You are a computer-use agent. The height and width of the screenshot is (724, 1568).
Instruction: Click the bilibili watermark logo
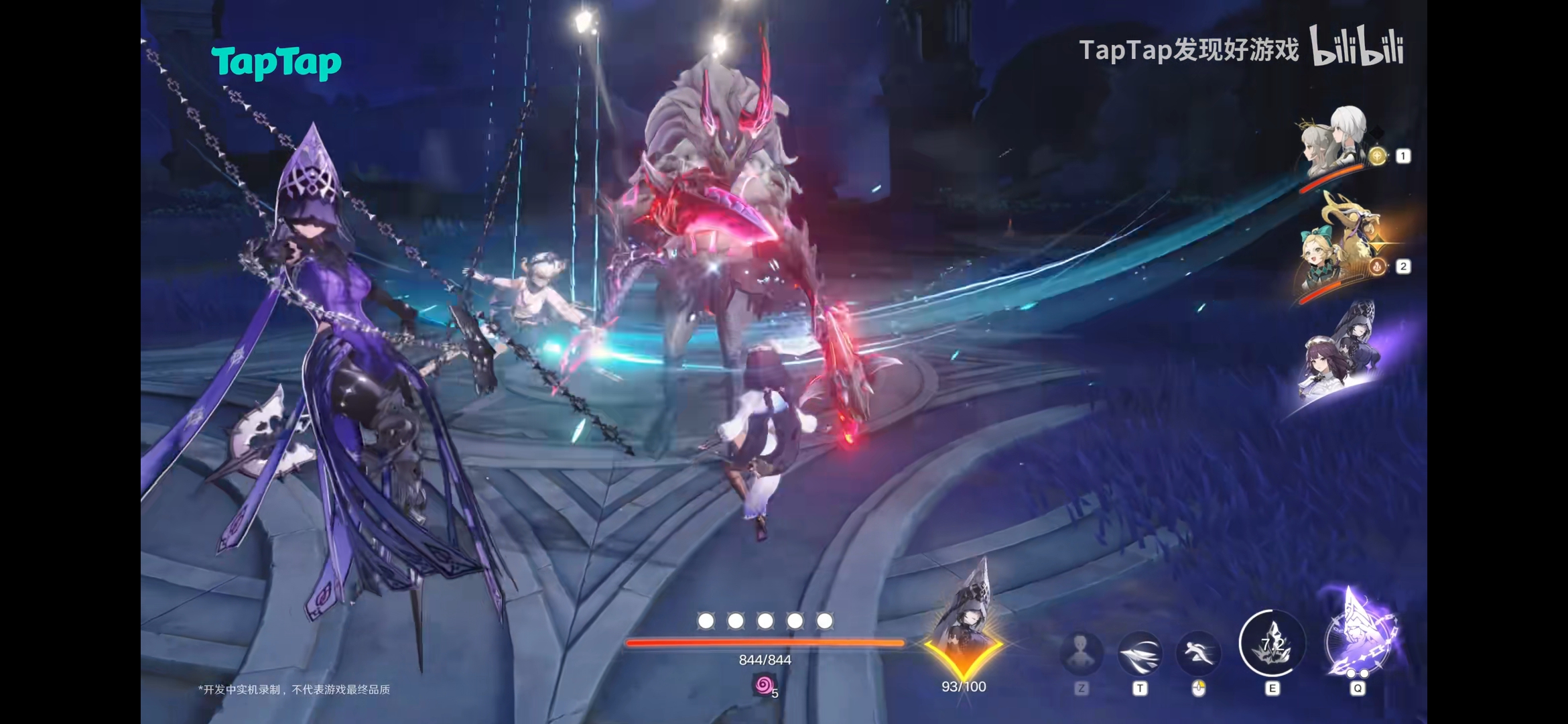pos(1357,47)
